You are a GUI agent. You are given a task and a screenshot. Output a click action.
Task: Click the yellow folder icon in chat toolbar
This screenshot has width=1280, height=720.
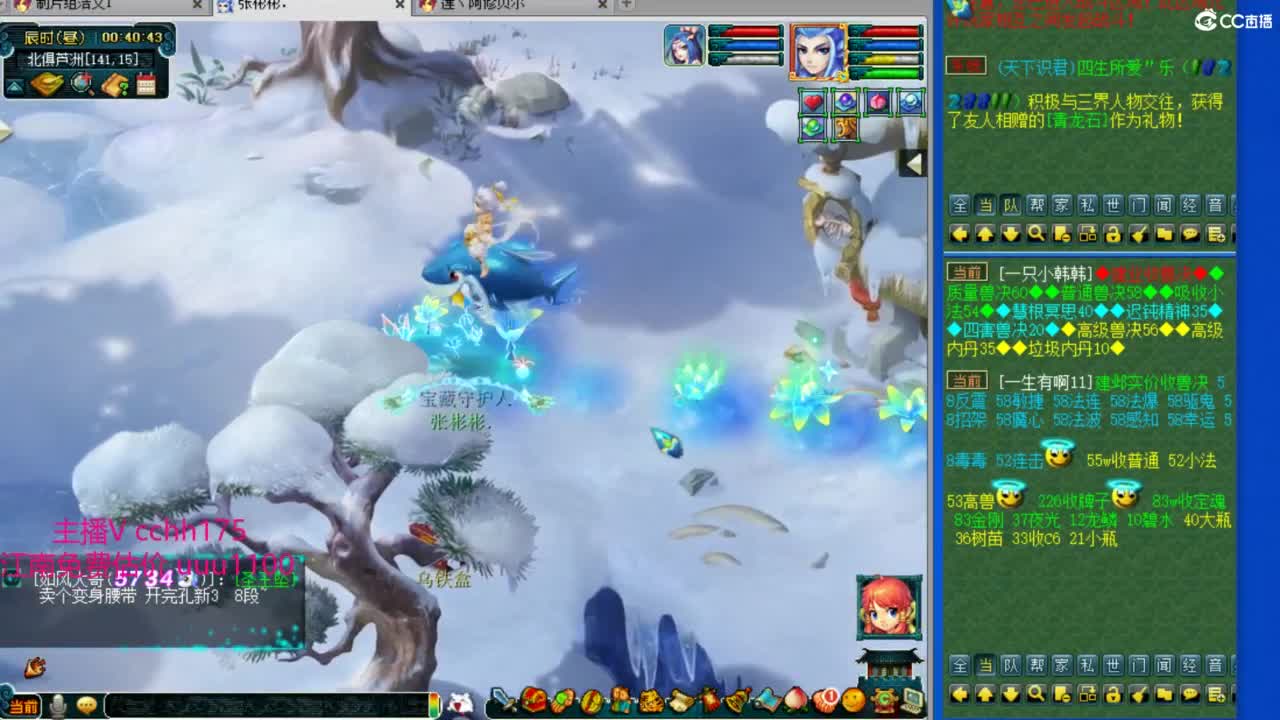point(1165,233)
